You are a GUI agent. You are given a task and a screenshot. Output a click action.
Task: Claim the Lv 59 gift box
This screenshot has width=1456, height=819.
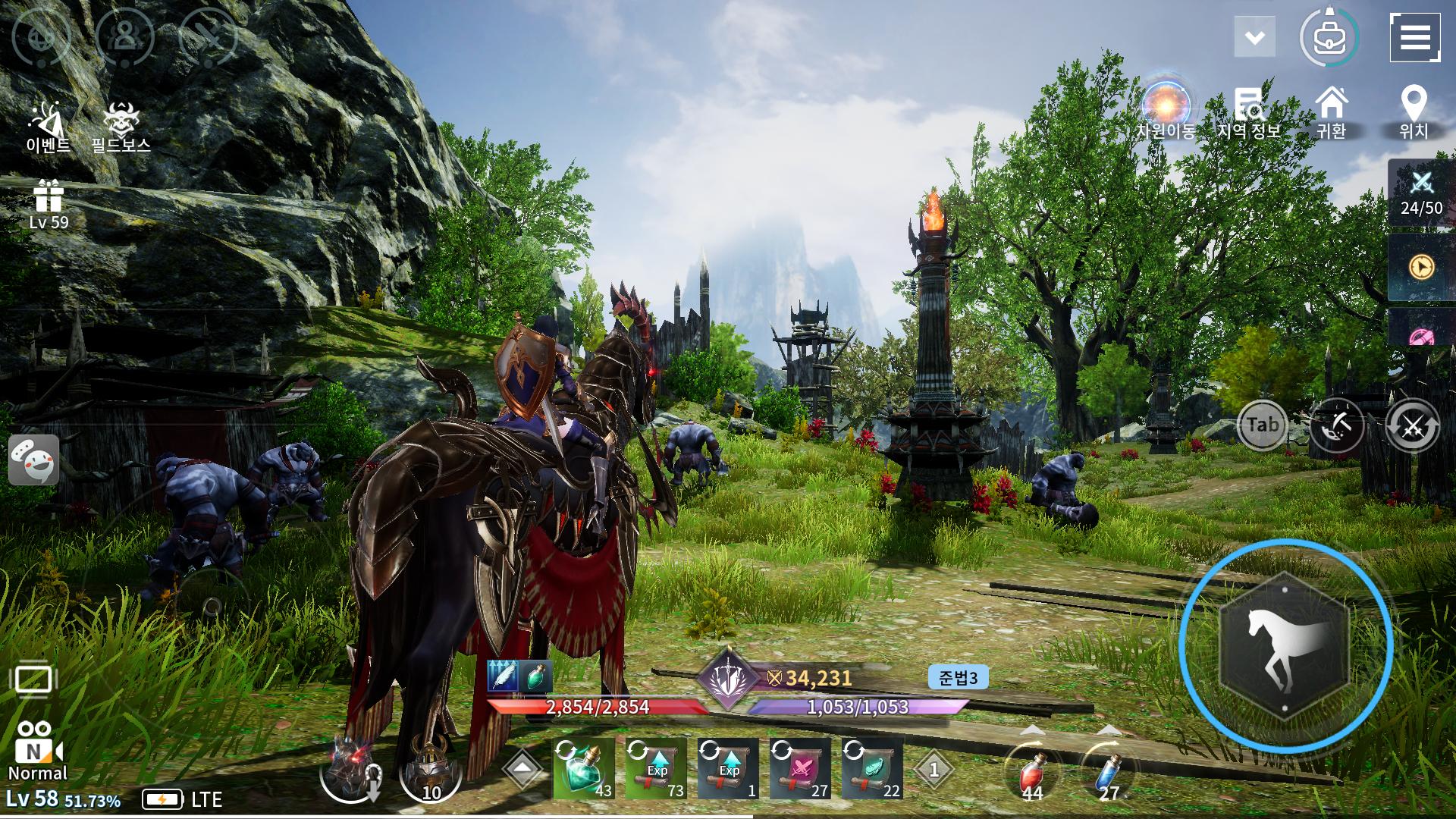49,203
